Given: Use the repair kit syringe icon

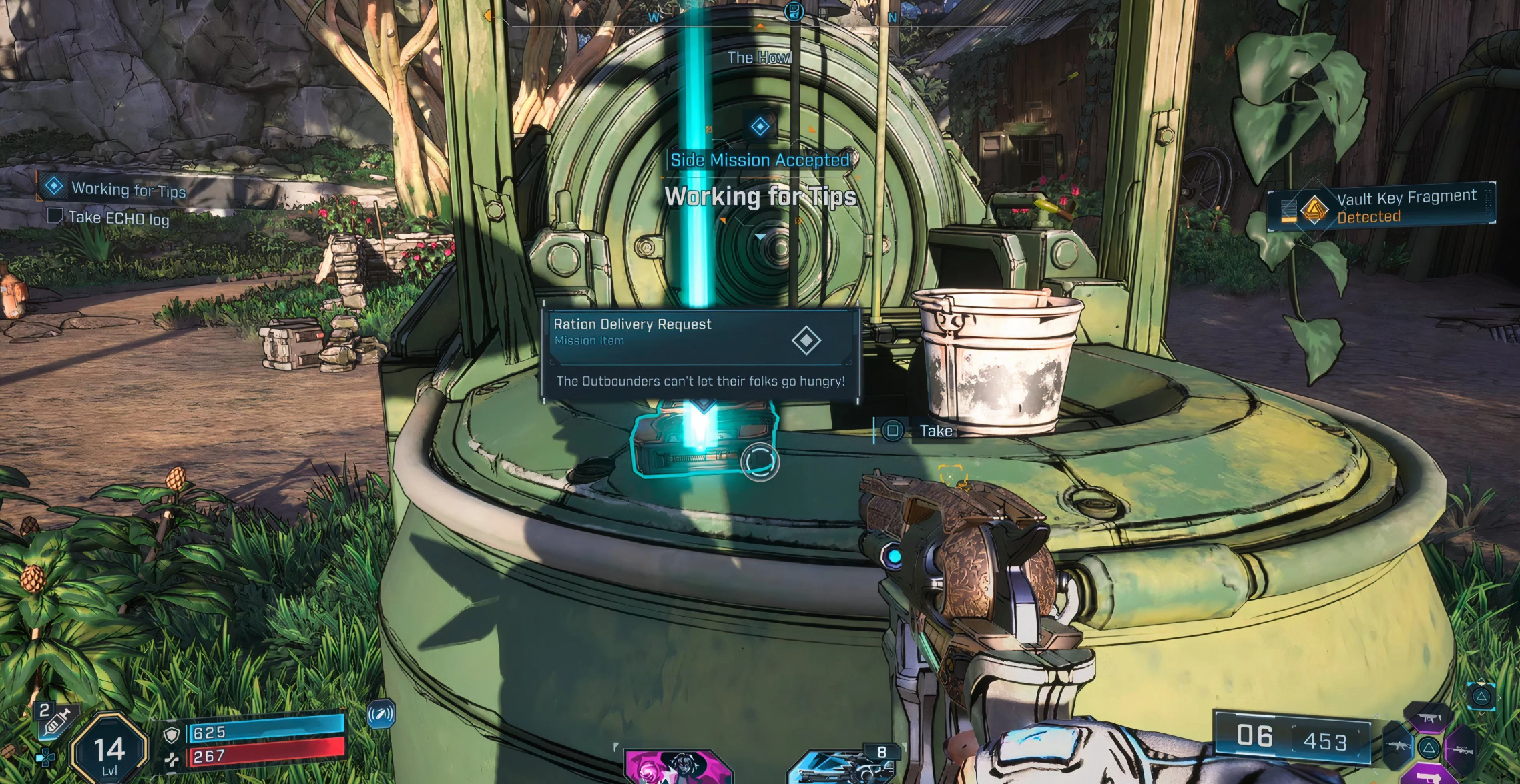Looking at the screenshot, I should [55, 721].
